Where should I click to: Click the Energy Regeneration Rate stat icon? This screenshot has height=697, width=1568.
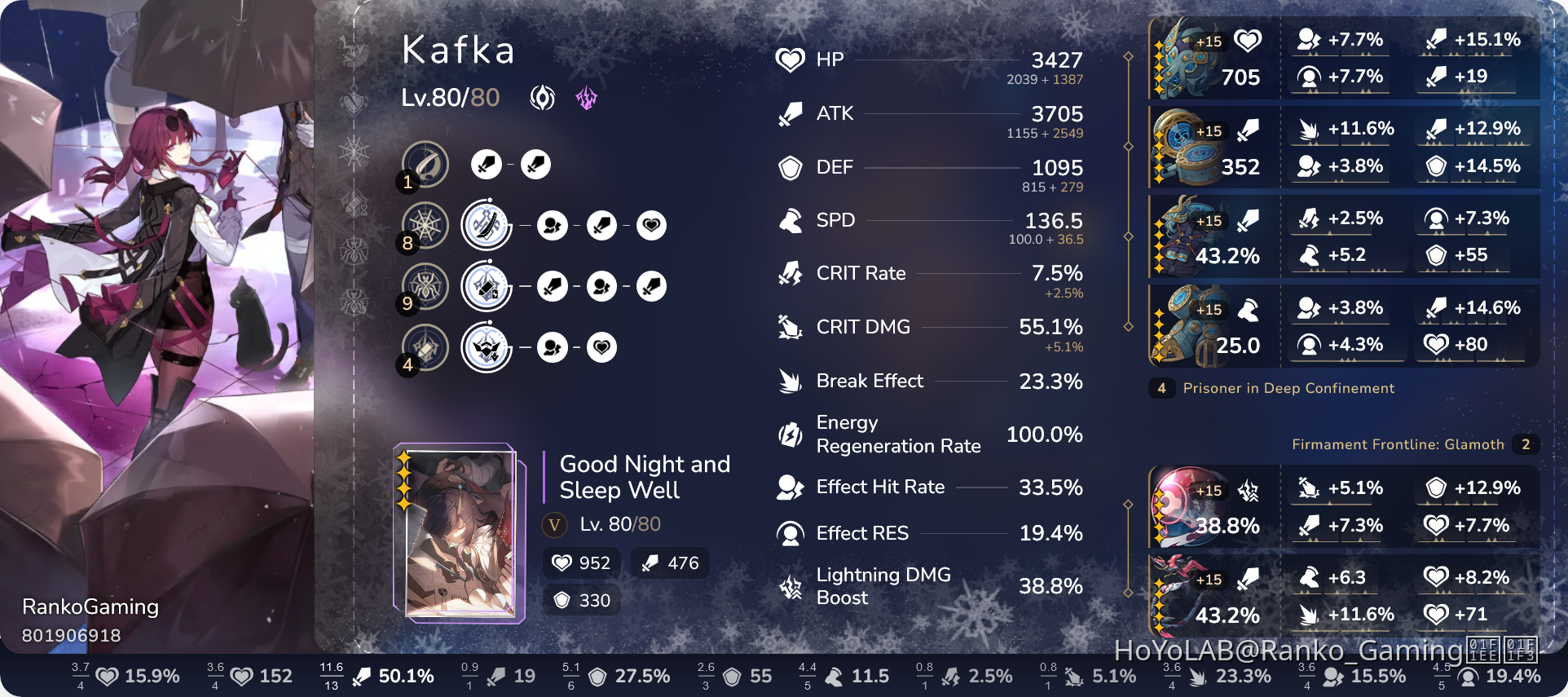(x=789, y=435)
